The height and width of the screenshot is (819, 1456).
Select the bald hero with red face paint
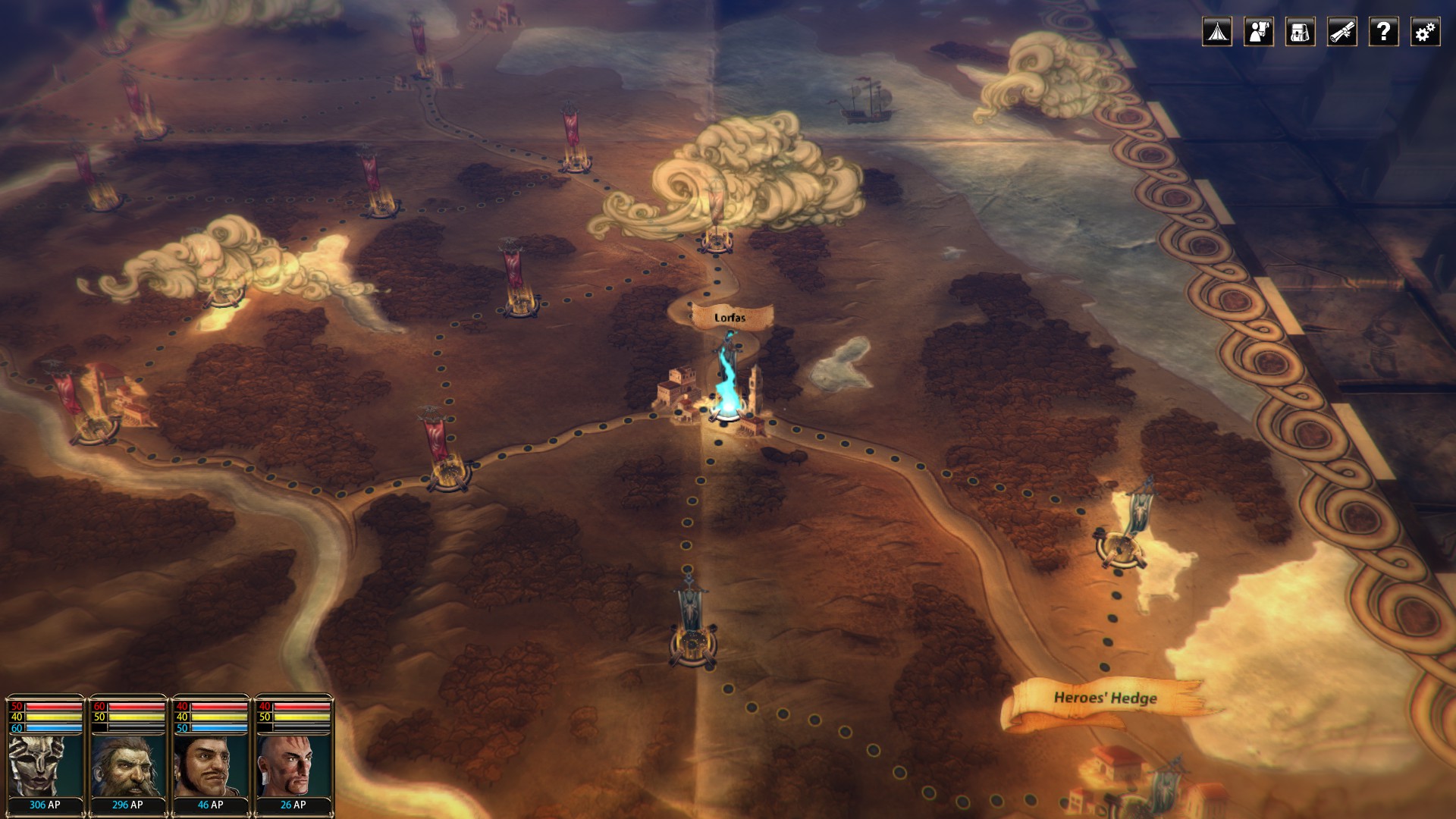point(293,764)
